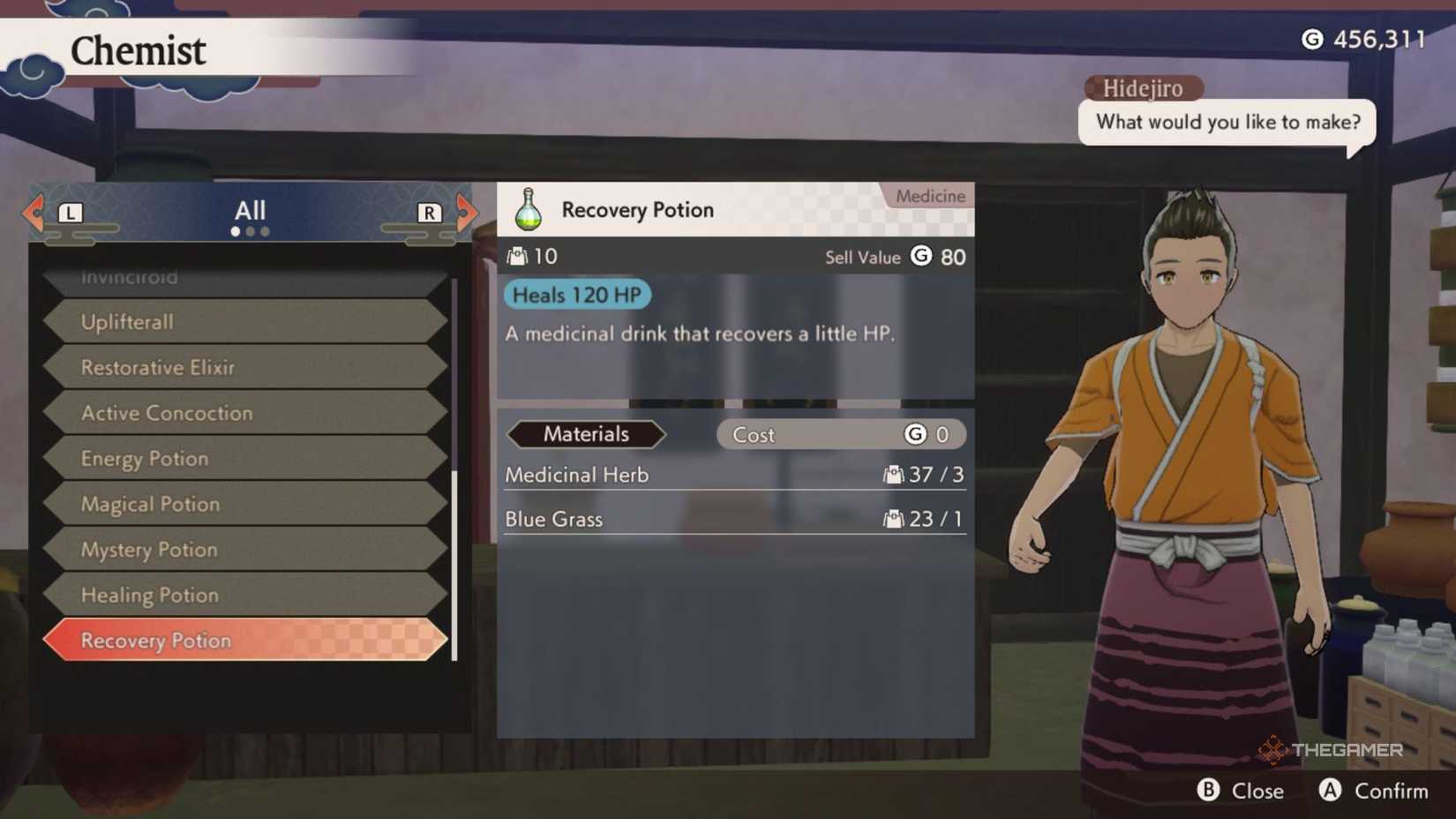Click the coin icon next to Sell Value 80
1456x819 pixels.
(x=920, y=257)
